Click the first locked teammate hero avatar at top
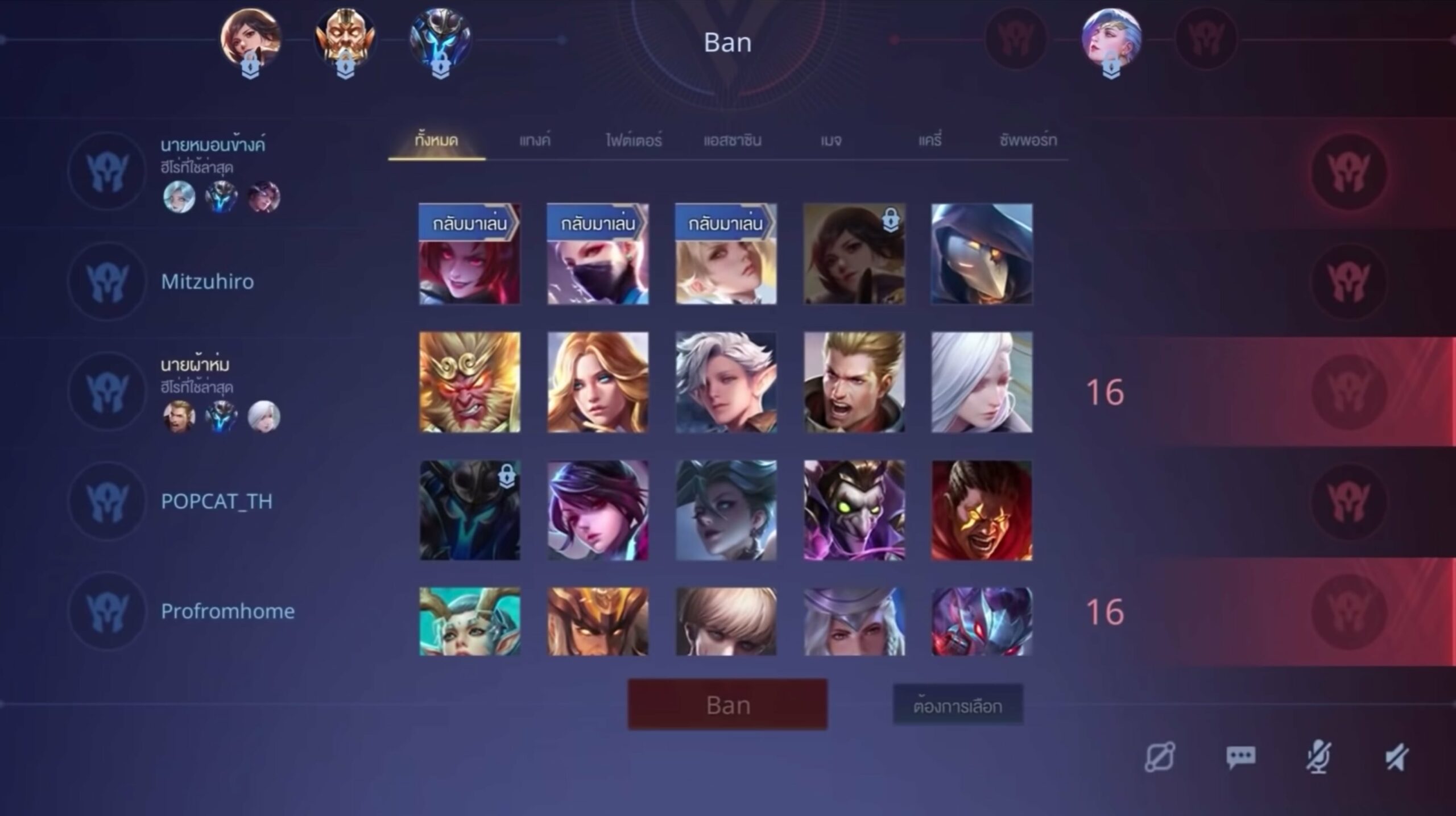 coord(250,40)
